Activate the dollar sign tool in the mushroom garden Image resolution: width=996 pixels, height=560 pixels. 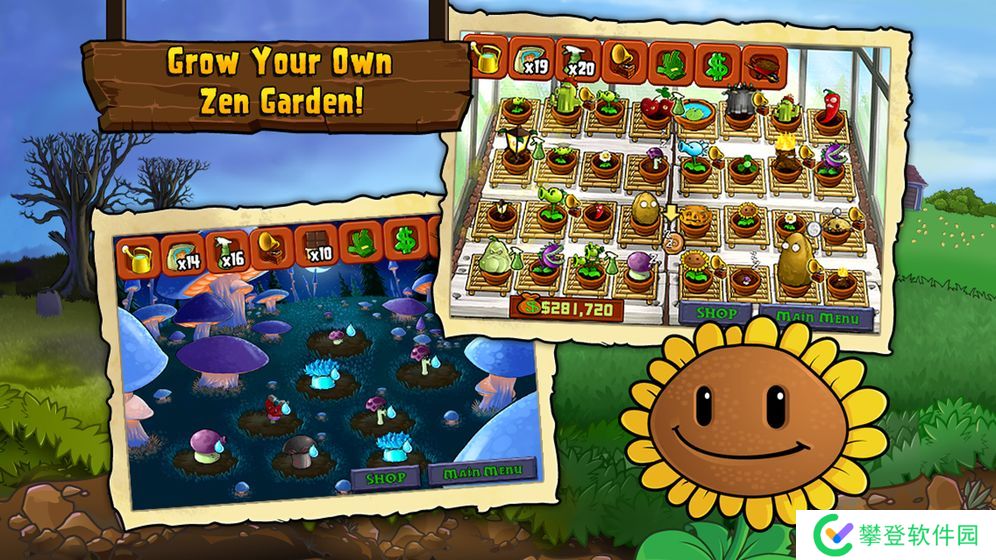point(405,238)
